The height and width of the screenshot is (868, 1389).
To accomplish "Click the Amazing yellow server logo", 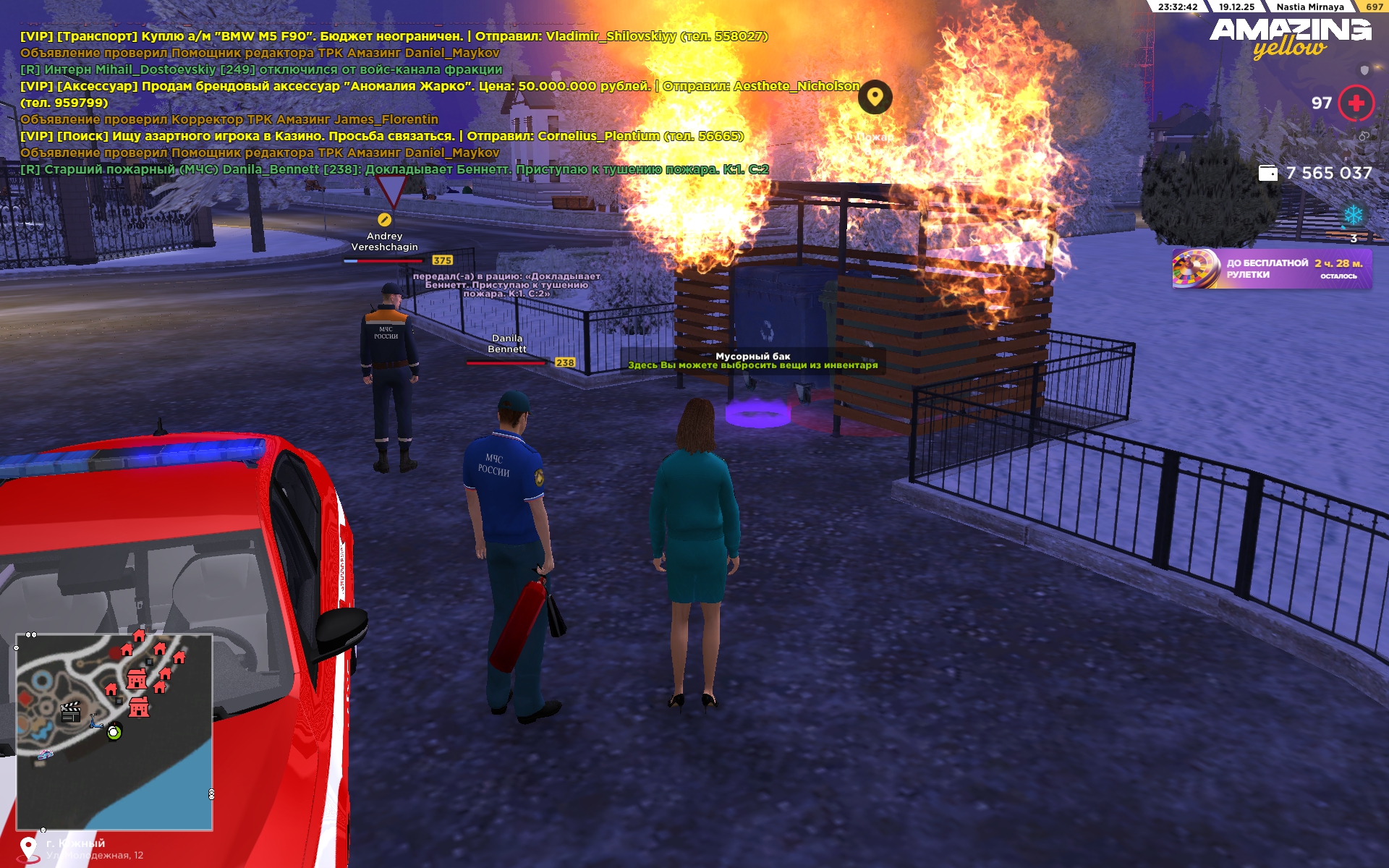I will click(x=1290, y=38).
